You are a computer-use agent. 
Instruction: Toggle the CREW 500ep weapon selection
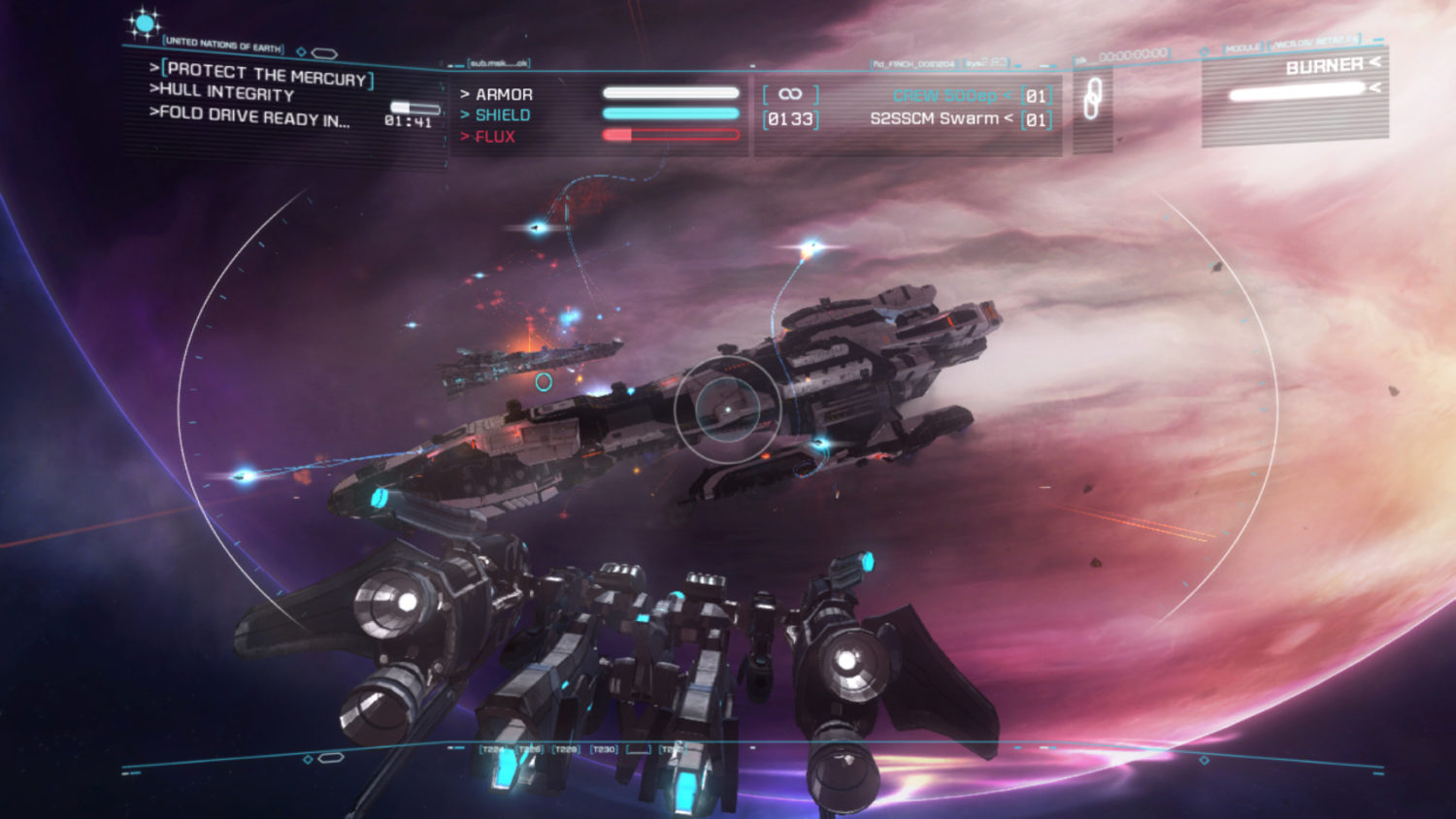(943, 96)
